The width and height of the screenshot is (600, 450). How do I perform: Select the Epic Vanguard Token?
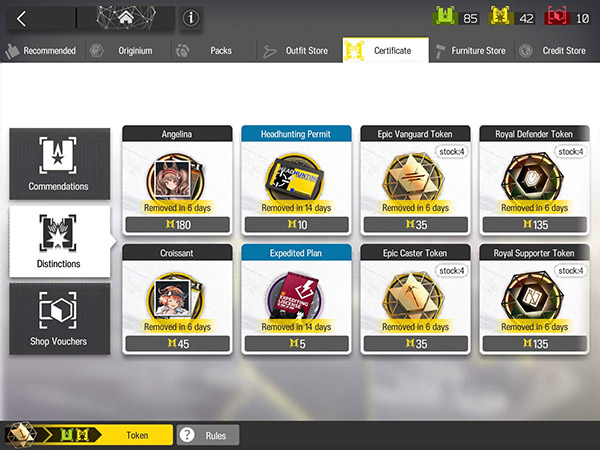click(x=415, y=179)
